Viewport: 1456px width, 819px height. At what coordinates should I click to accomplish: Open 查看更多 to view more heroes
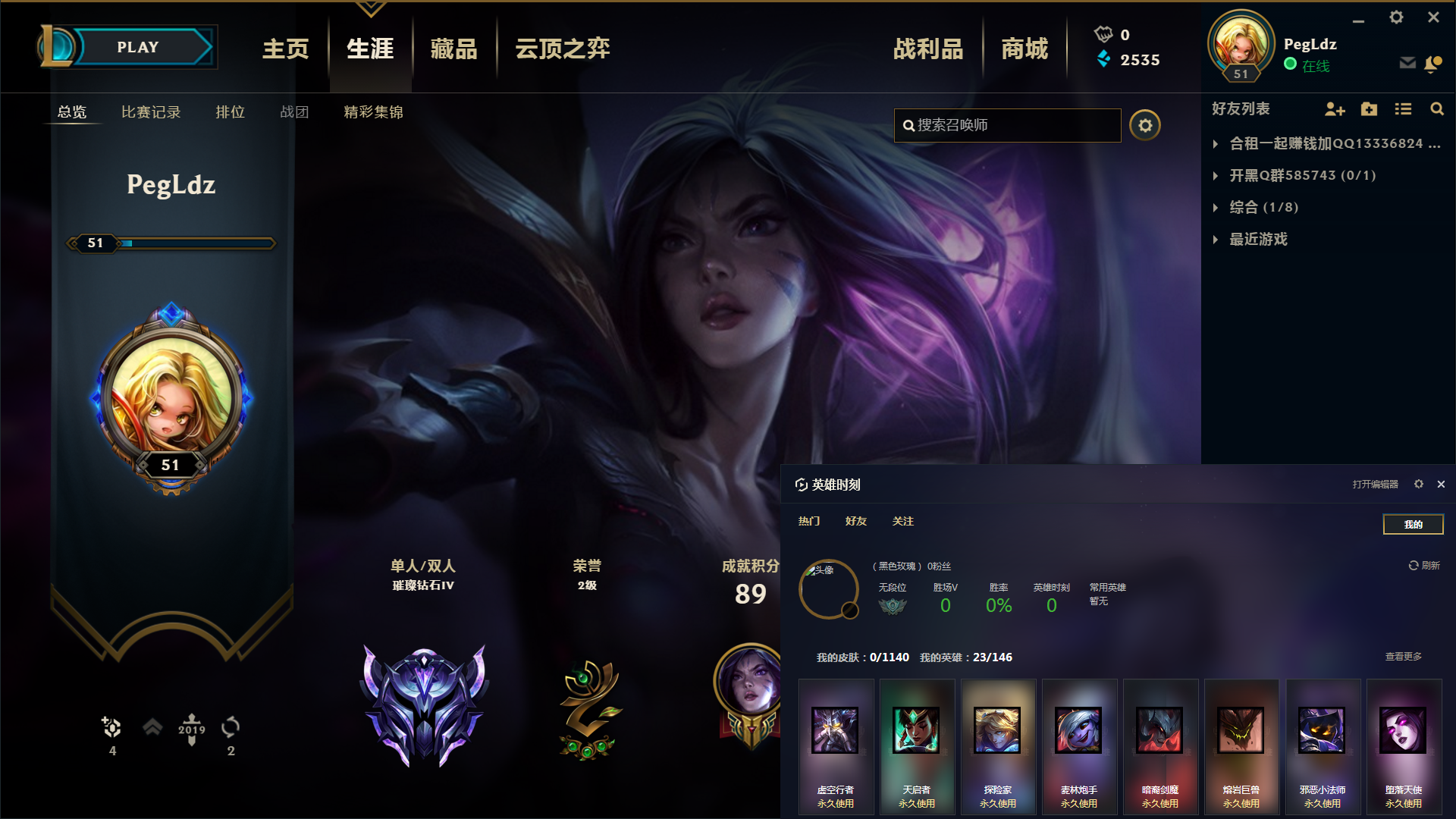point(1402,657)
